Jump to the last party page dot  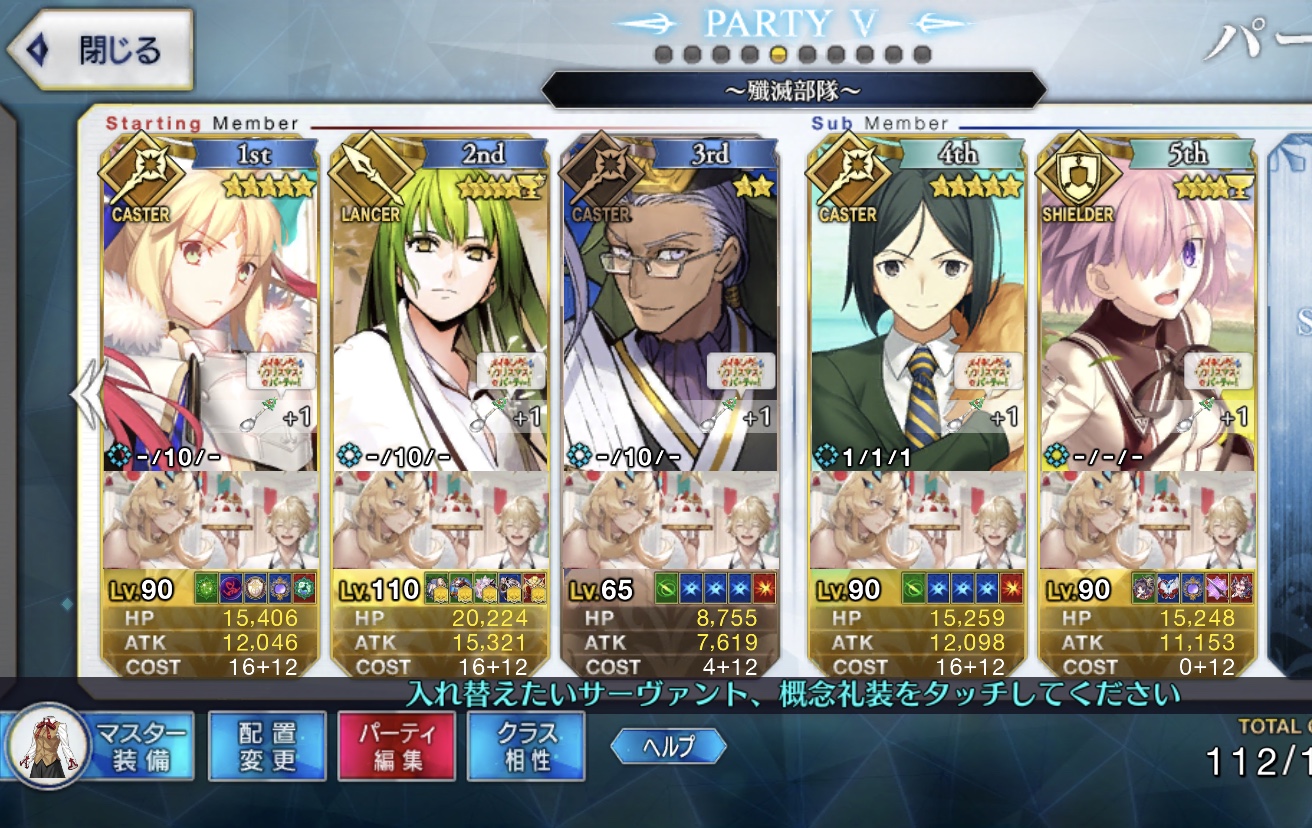(x=923, y=54)
